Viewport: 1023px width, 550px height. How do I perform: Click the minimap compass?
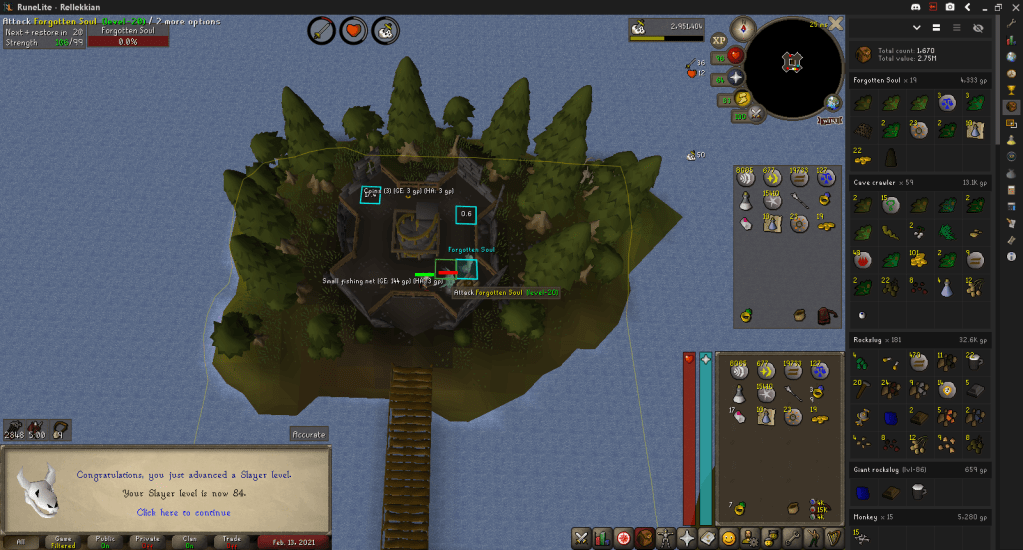[x=742, y=27]
